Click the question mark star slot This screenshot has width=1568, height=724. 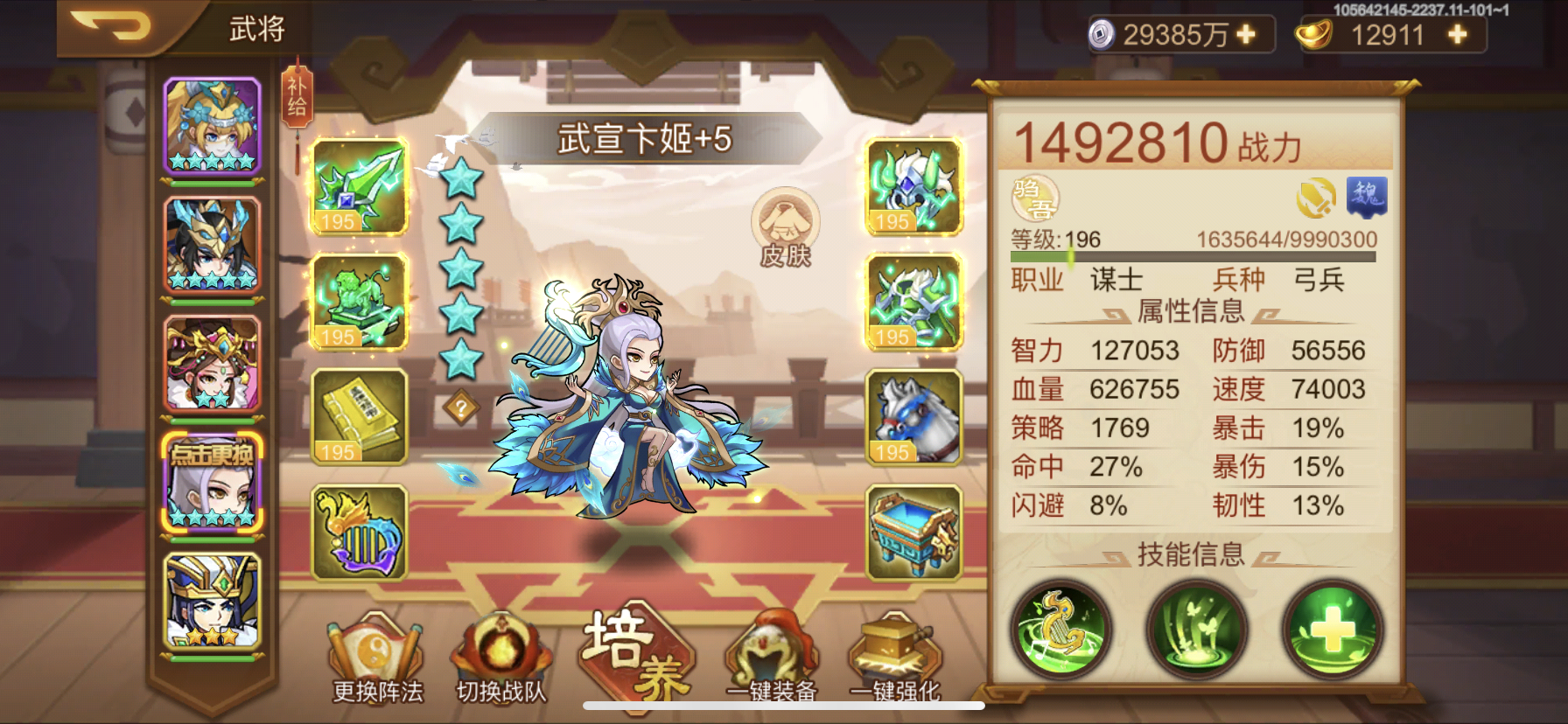[x=461, y=404]
